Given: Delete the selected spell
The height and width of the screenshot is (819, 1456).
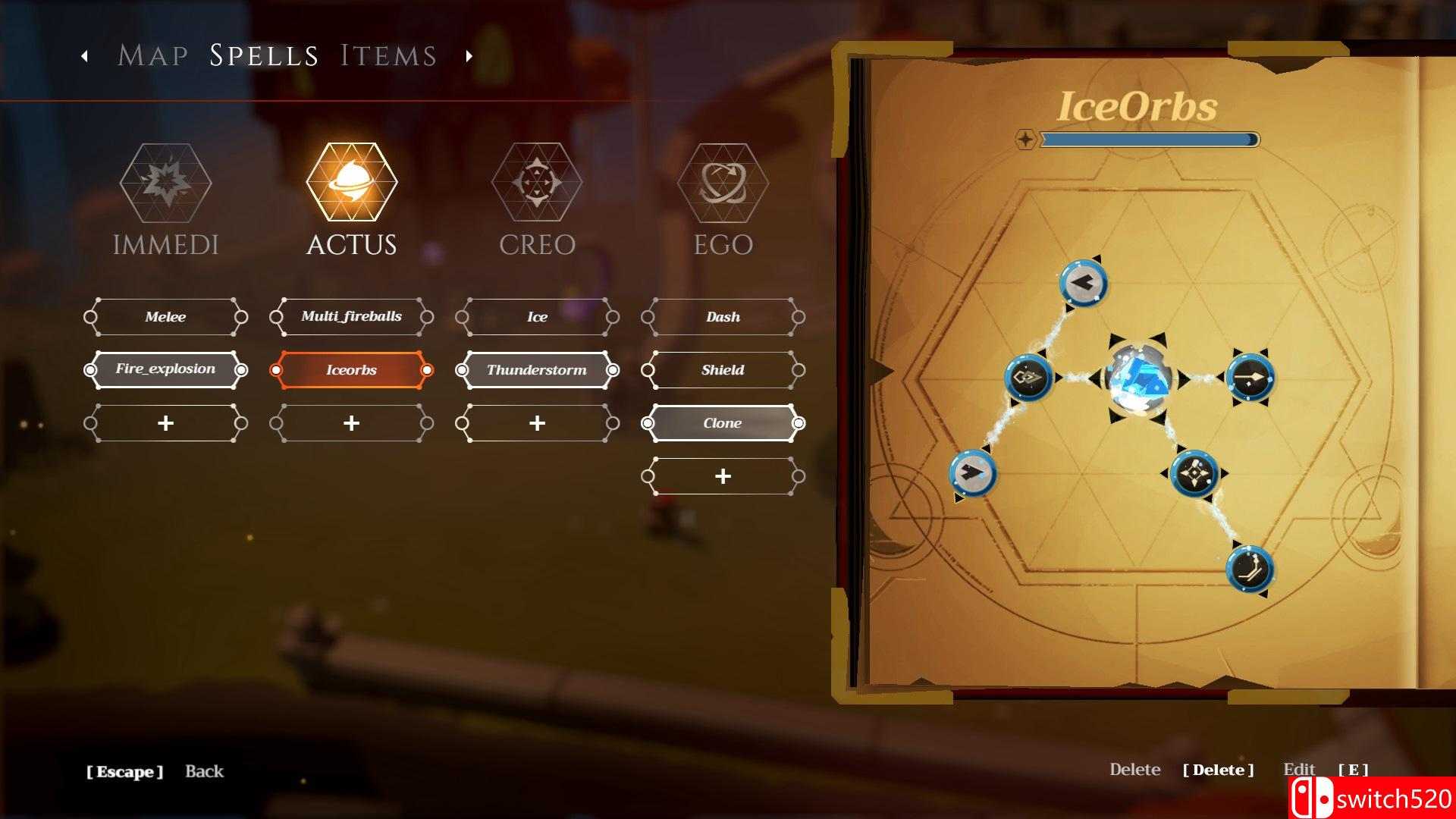Looking at the screenshot, I should tap(1135, 770).
